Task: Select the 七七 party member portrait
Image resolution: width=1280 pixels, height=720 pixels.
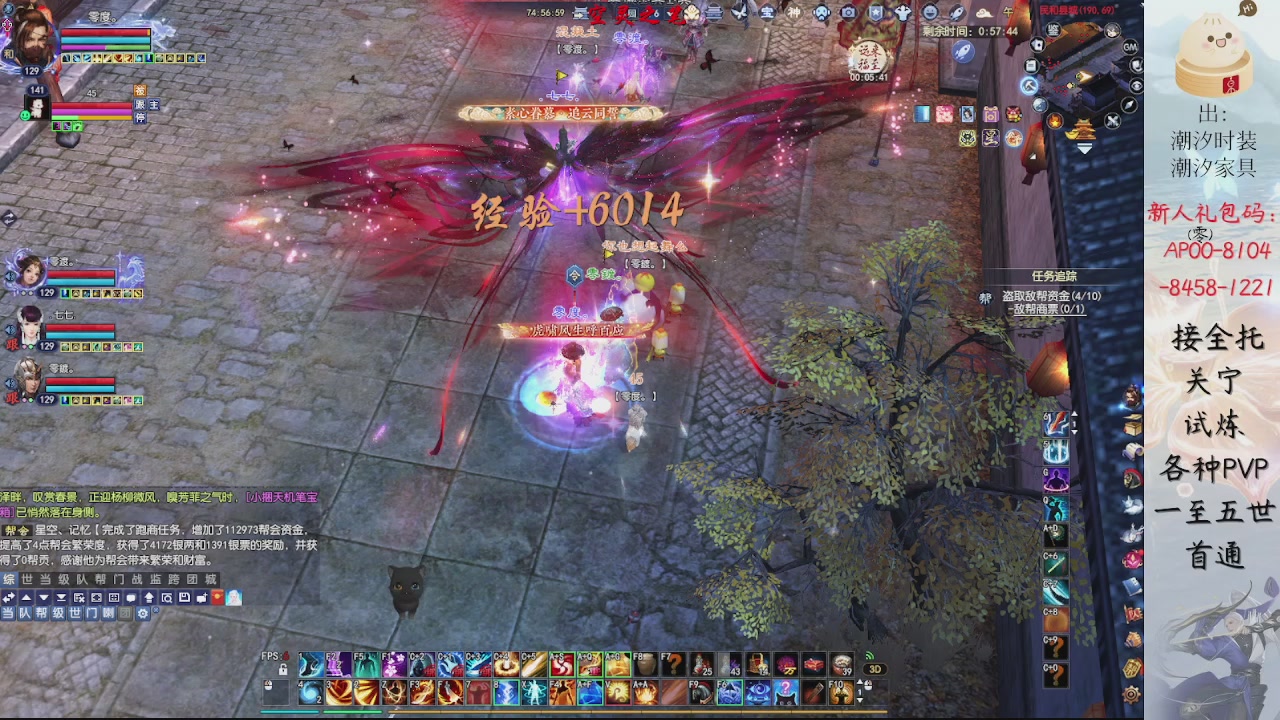Action: (x=28, y=326)
